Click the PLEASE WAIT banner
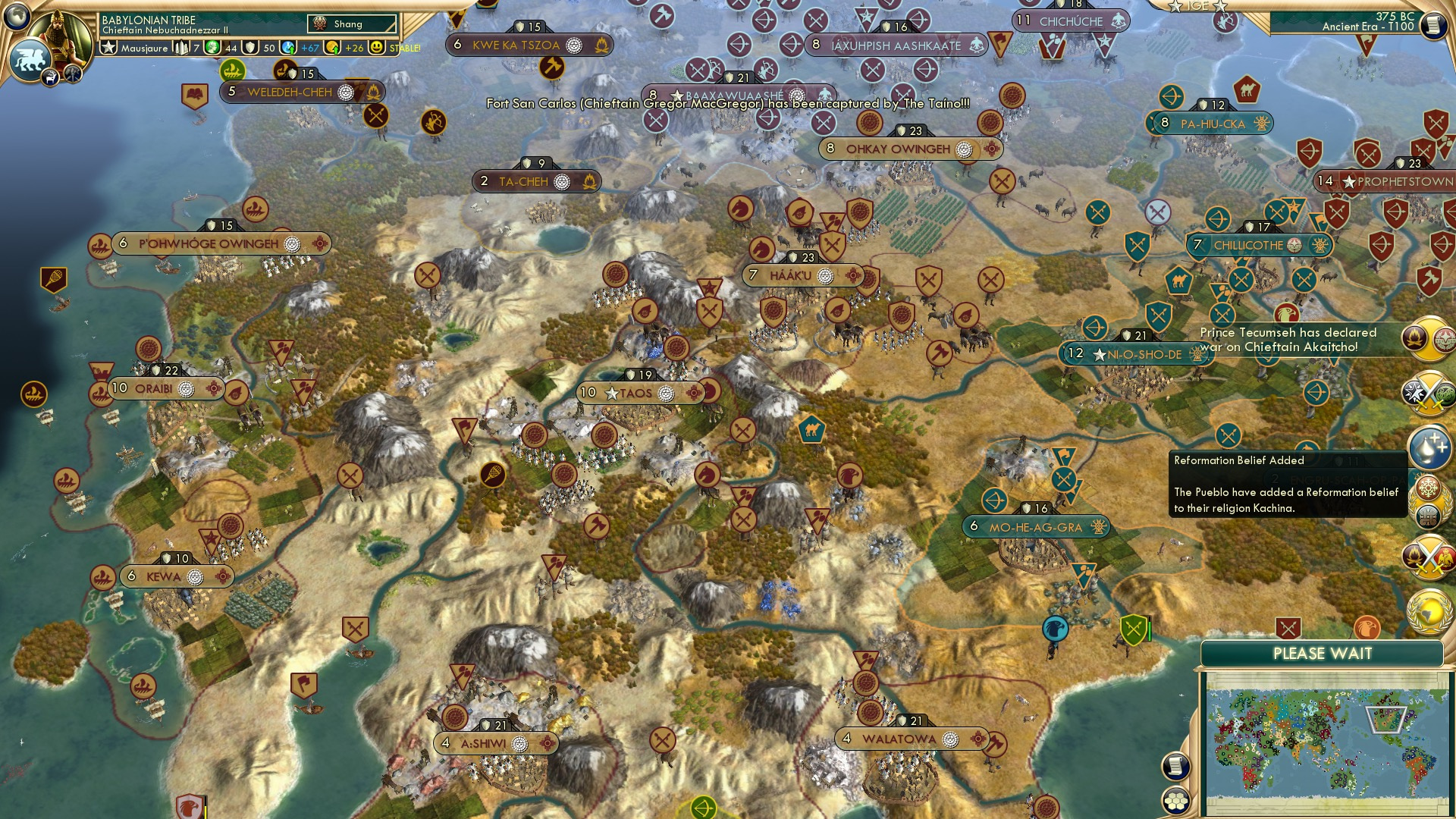Screen dimensions: 1456x819 coord(1323,653)
